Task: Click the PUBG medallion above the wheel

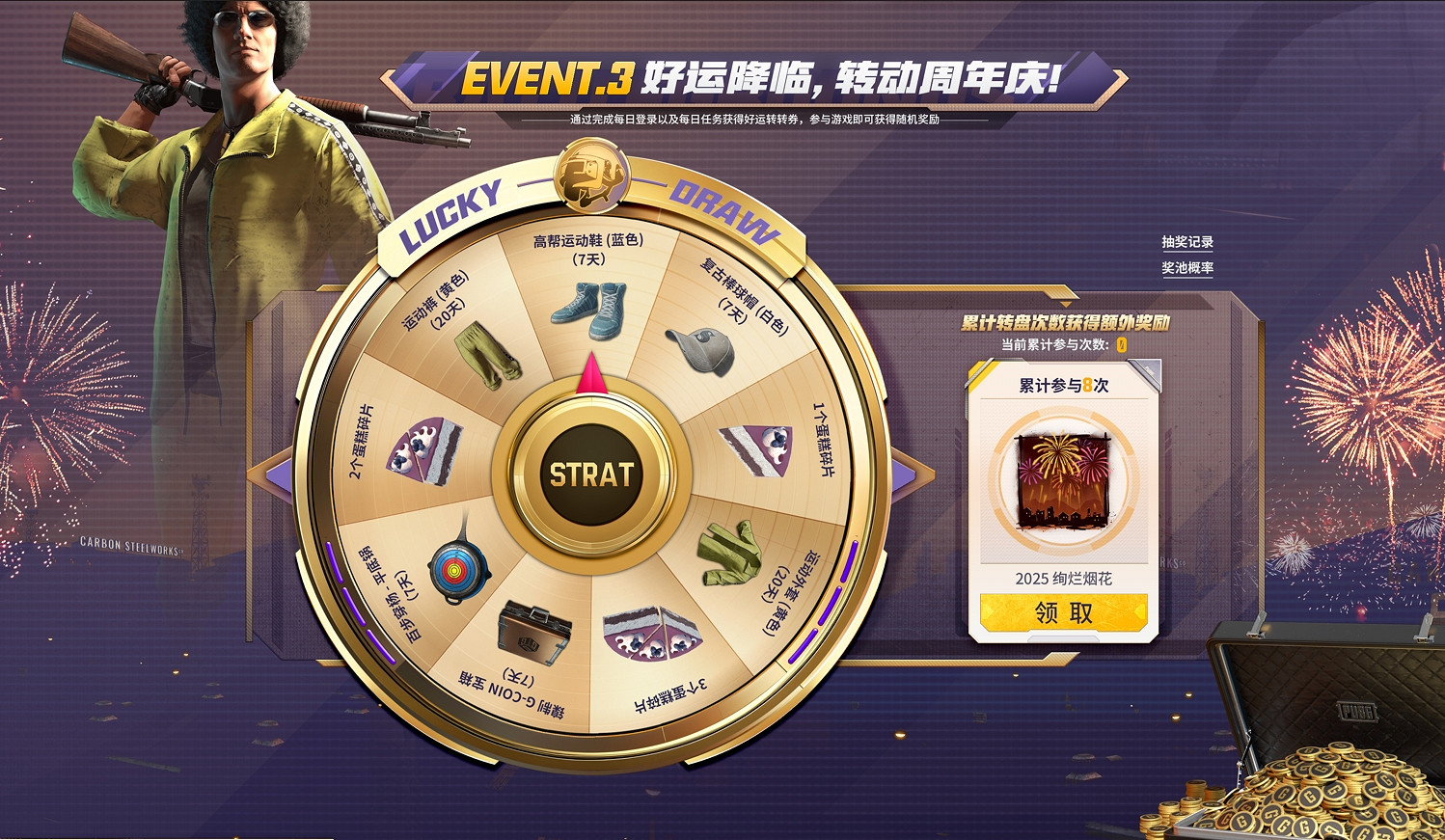Action: (592, 176)
